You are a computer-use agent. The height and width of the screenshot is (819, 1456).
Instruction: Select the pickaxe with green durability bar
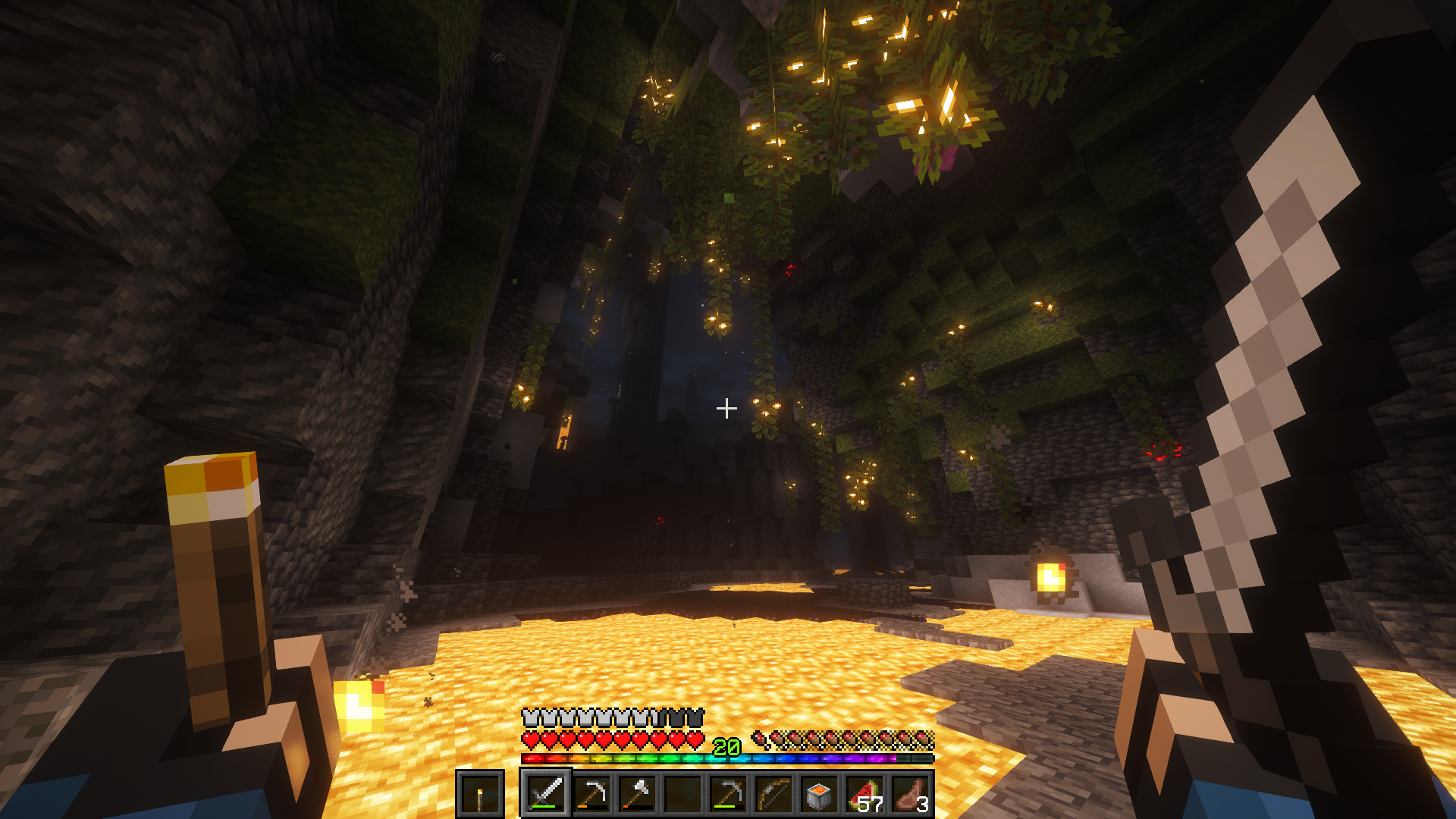pyautogui.click(x=728, y=794)
